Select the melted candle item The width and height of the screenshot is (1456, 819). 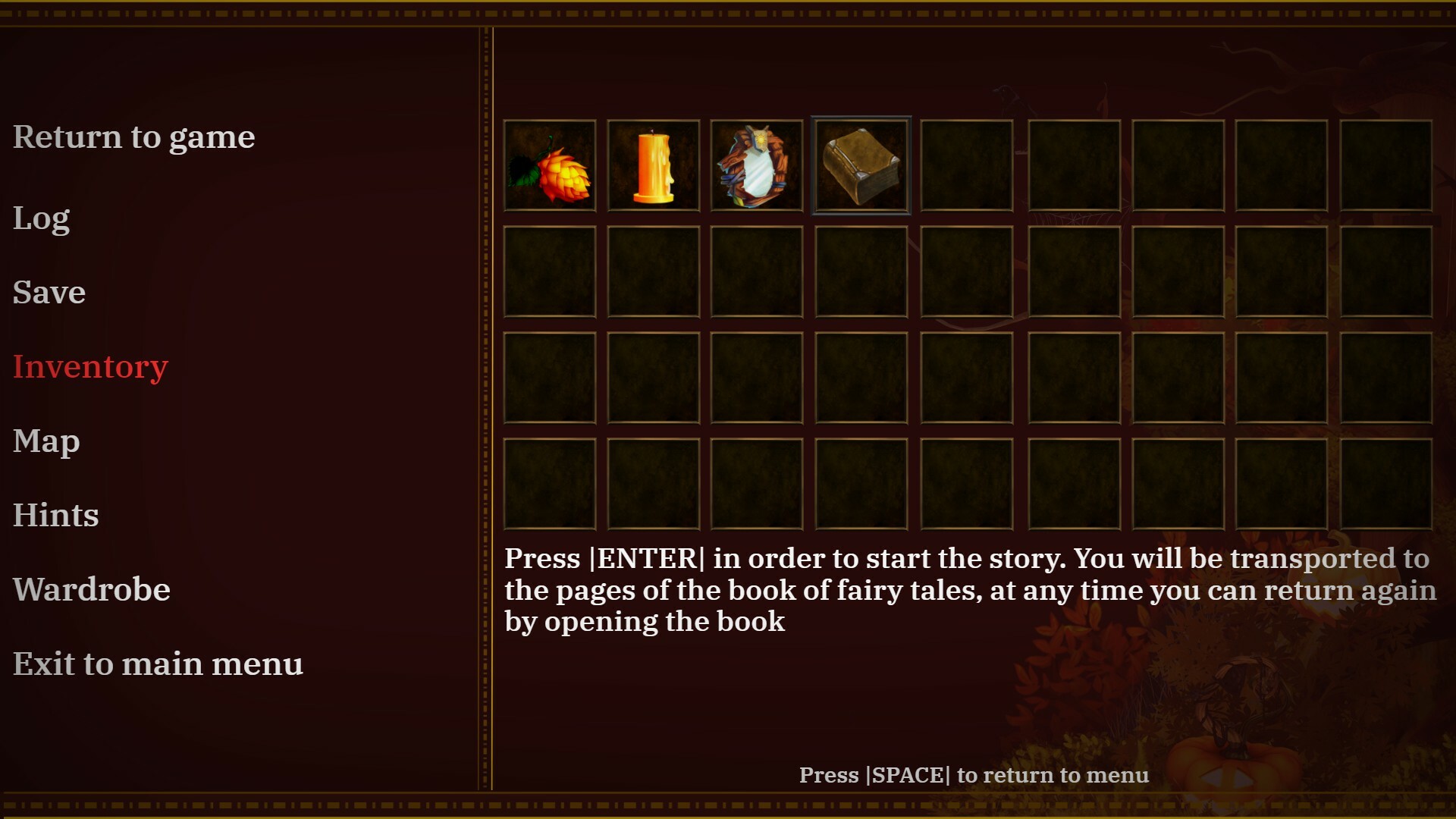pyautogui.click(x=654, y=165)
